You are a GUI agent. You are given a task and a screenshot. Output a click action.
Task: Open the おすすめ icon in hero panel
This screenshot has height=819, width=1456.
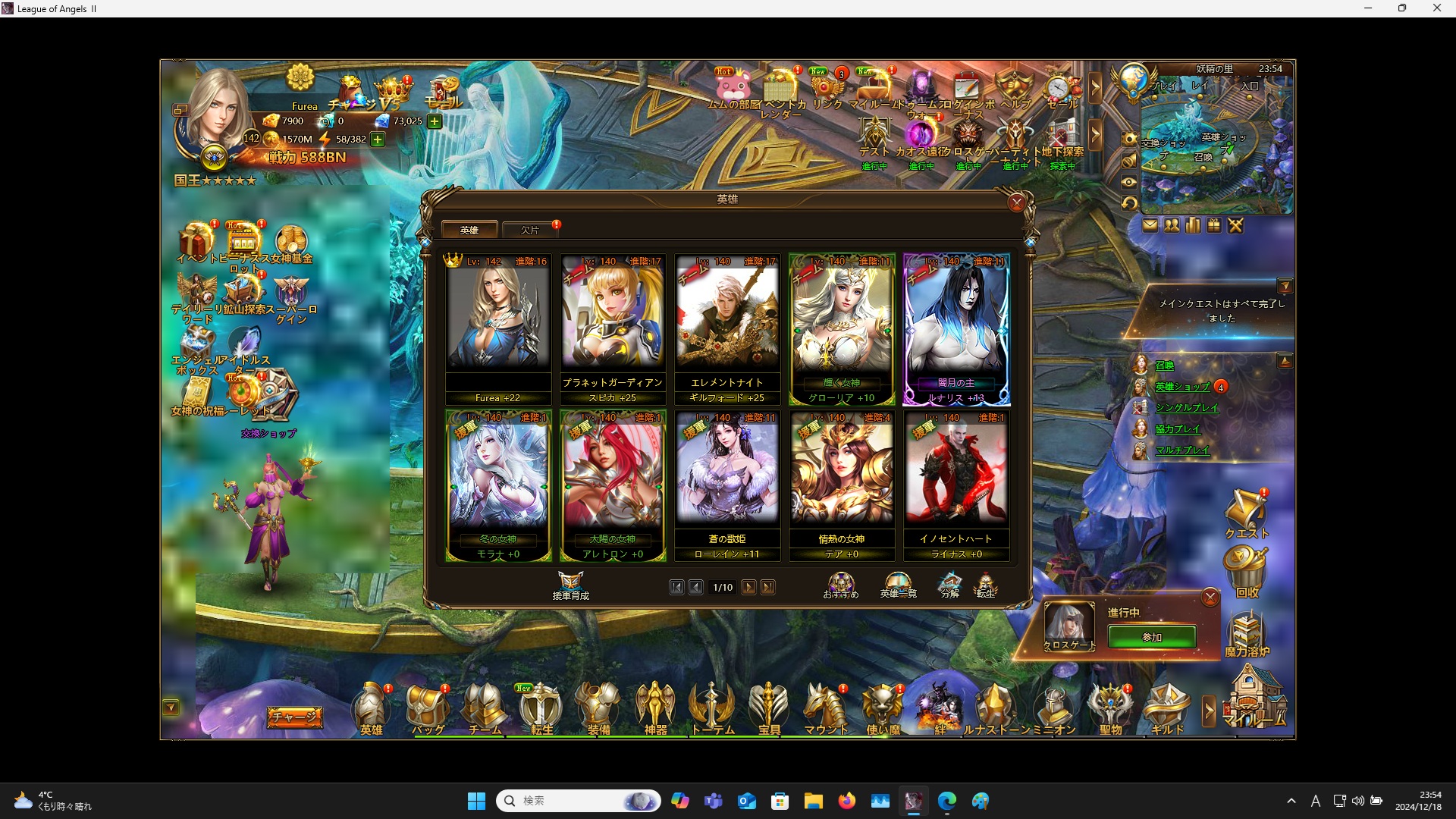[840, 581]
